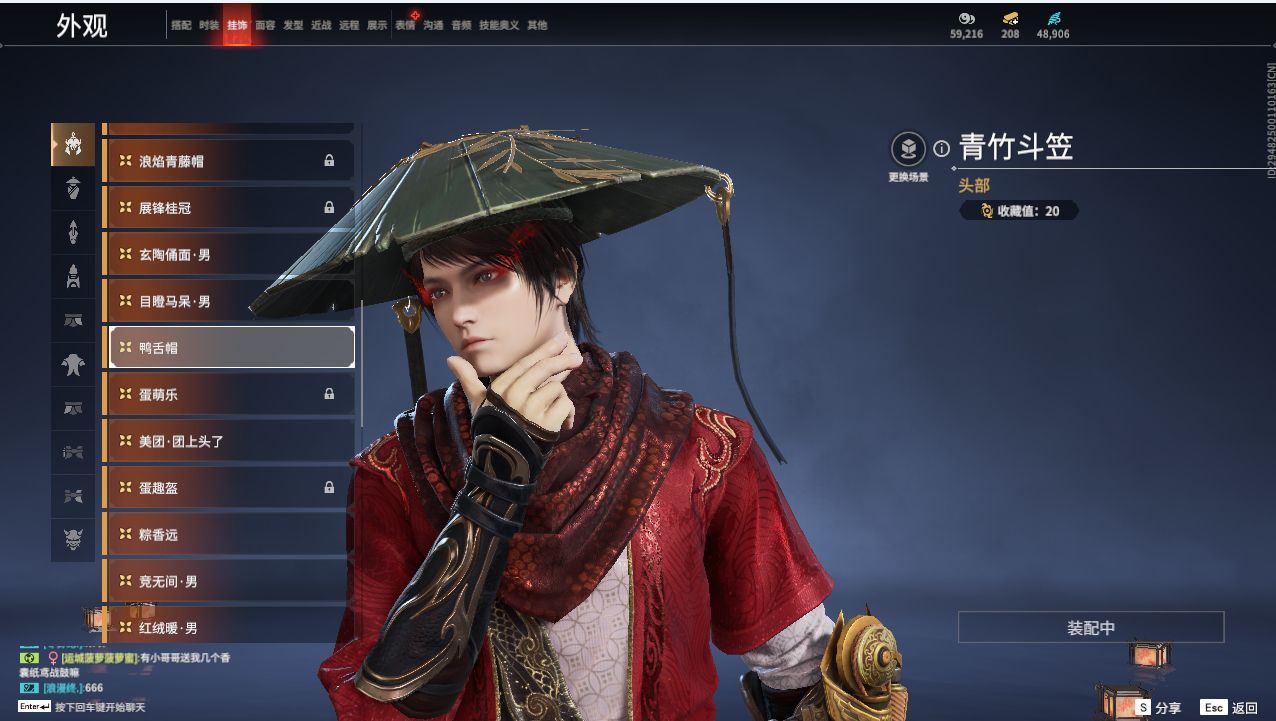1276x721 pixels.
Task: Open the 技能奥义 tab
Action: (x=499, y=25)
